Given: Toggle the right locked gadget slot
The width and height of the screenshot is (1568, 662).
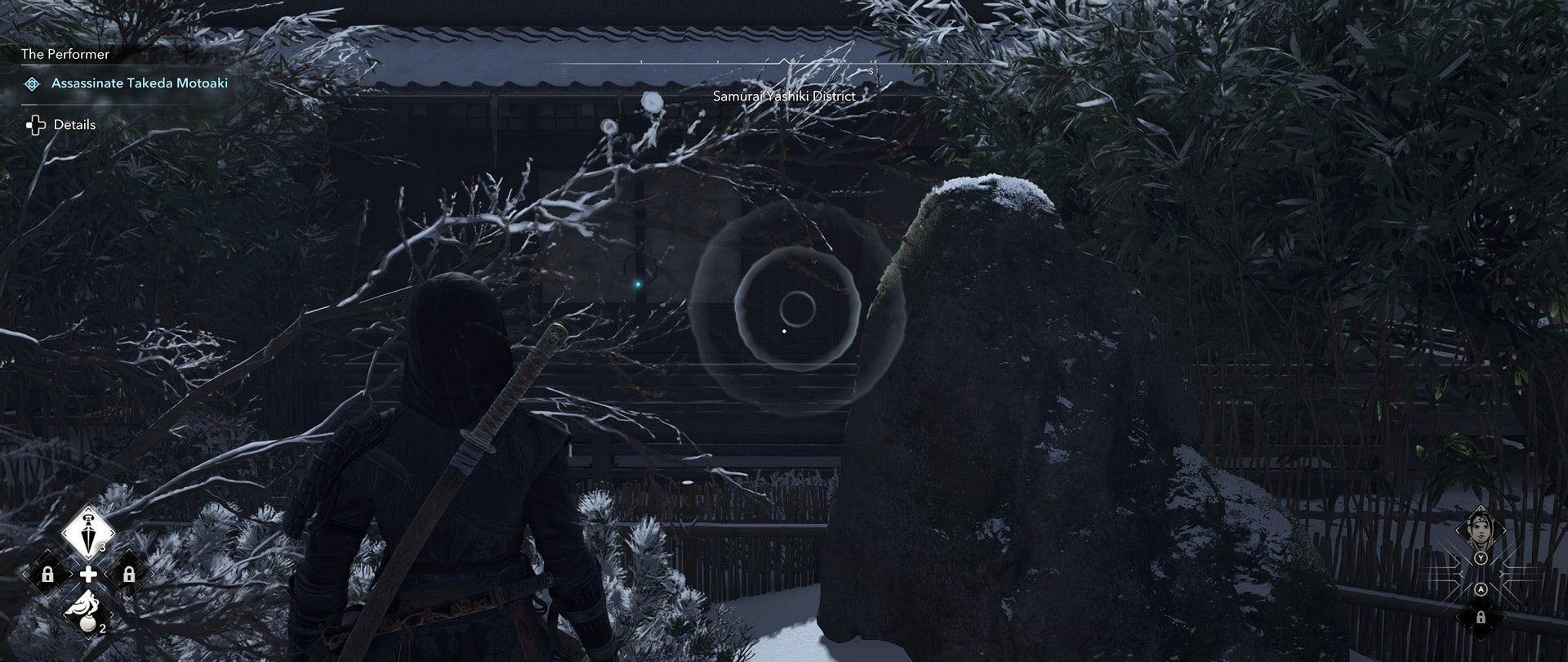Looking at the screenshot, I should point(130,574).
